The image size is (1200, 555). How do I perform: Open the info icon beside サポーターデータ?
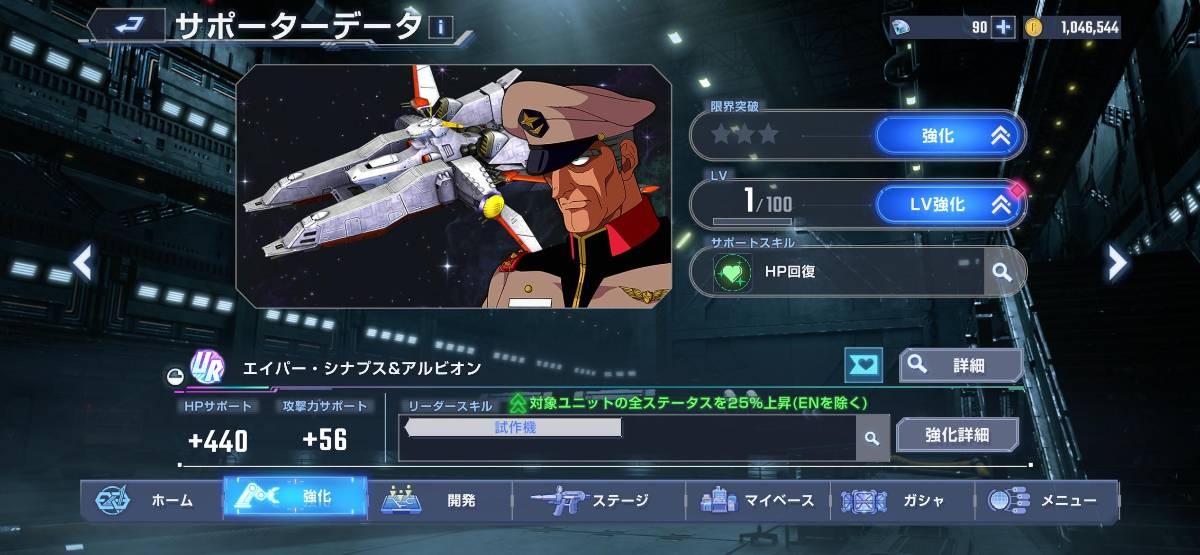[440, 27]
